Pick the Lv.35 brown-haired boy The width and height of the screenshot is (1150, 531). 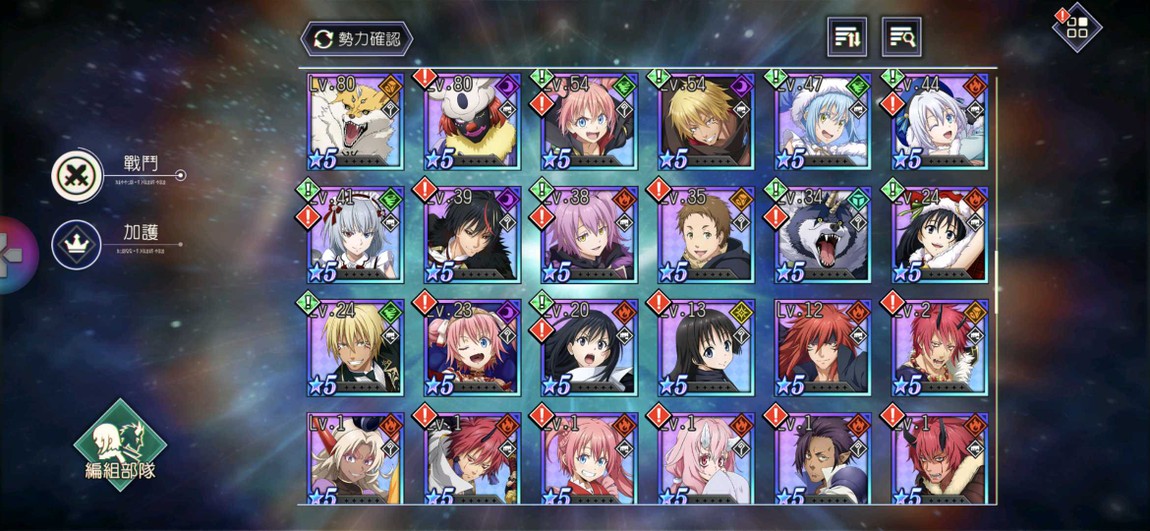coord(705,235)
